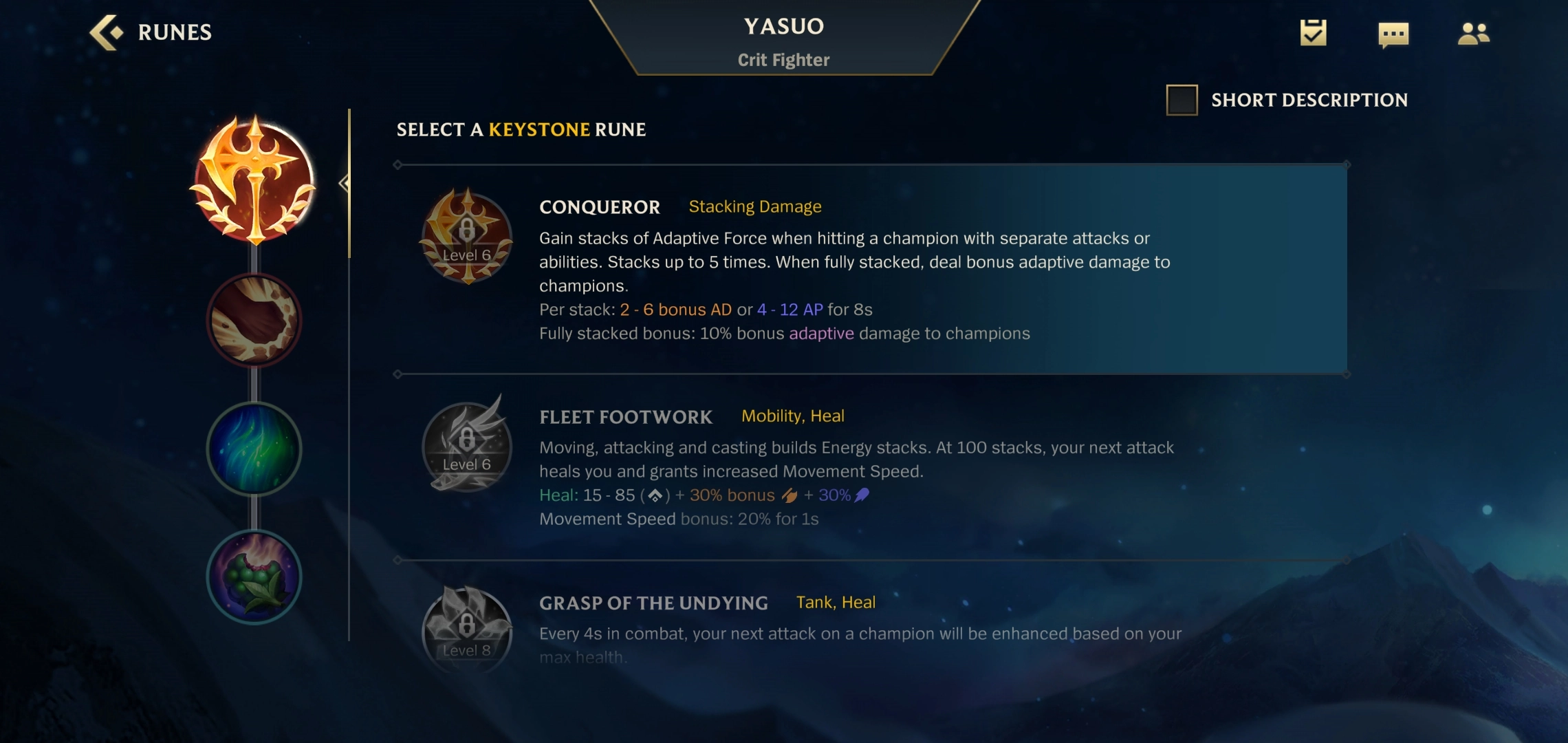Click the berries rune slot icon at bottom

tap(254, 578)
